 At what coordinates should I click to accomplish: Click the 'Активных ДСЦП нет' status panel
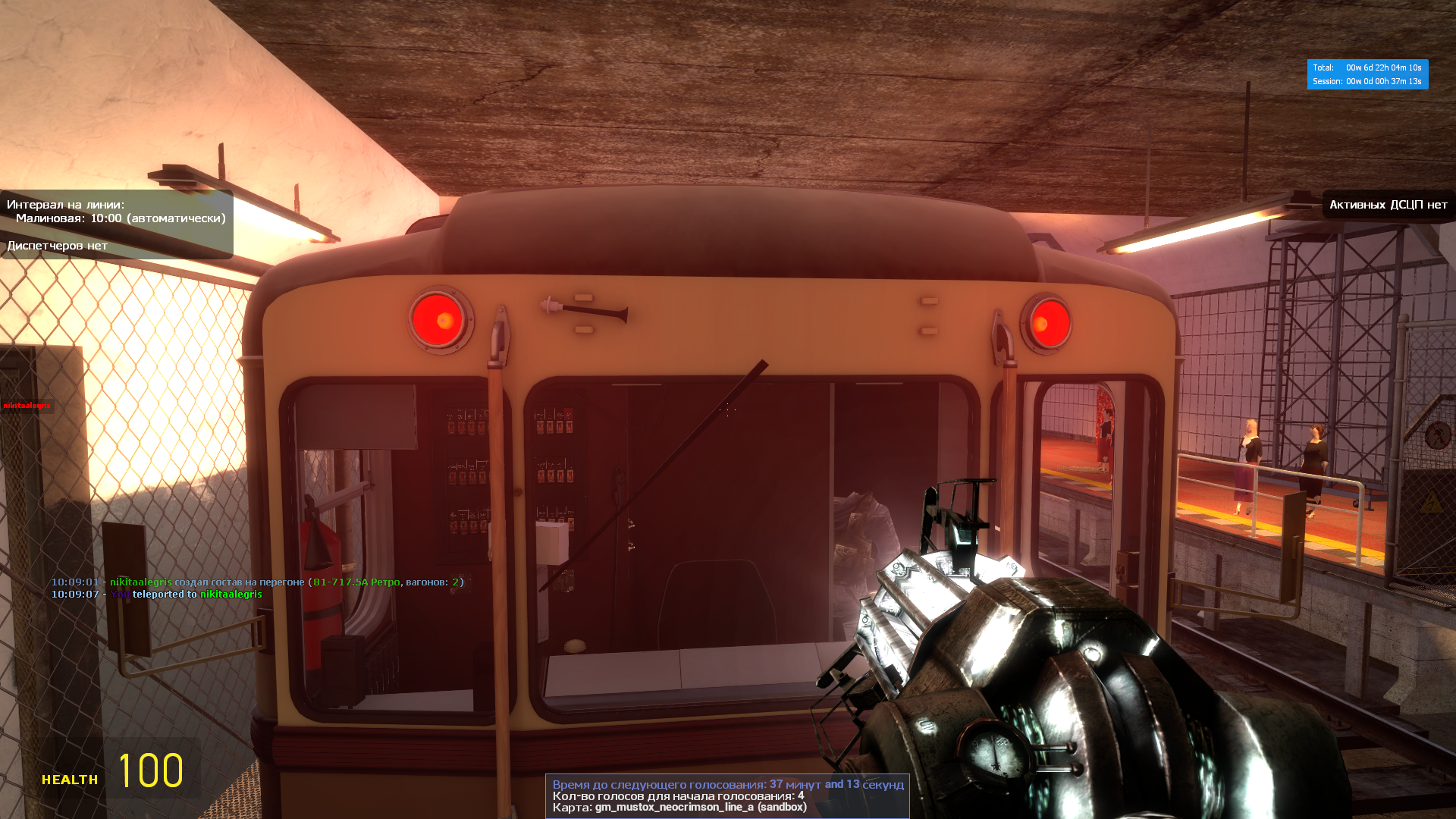tap(1388, 205)
